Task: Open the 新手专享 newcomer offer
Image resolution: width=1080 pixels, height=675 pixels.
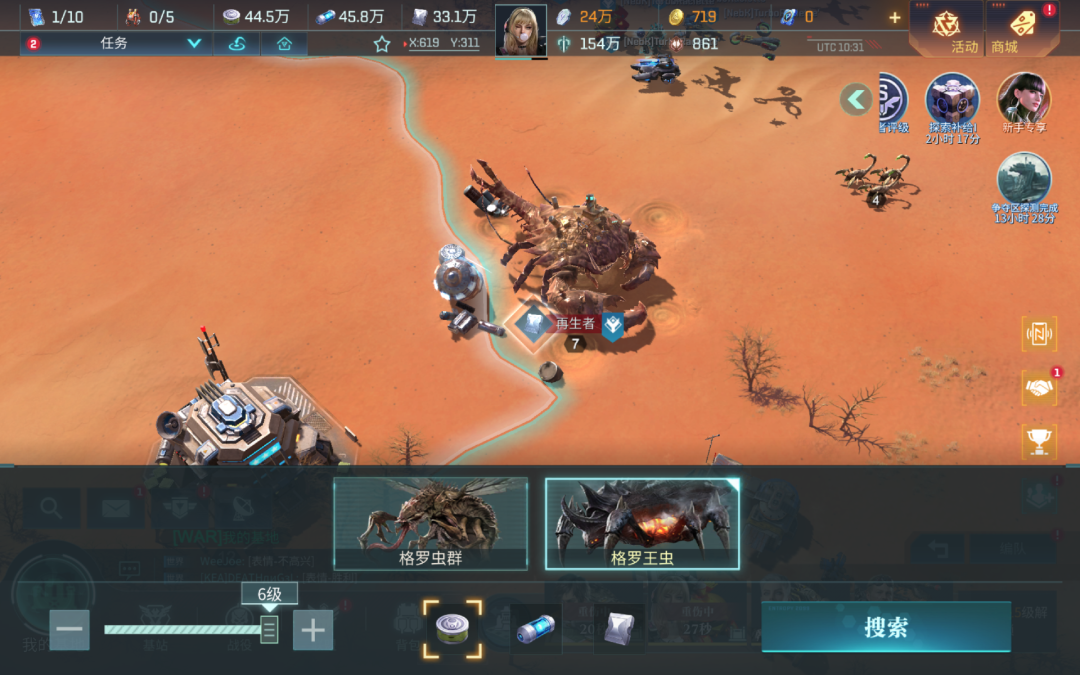Action: [1024, 104]
